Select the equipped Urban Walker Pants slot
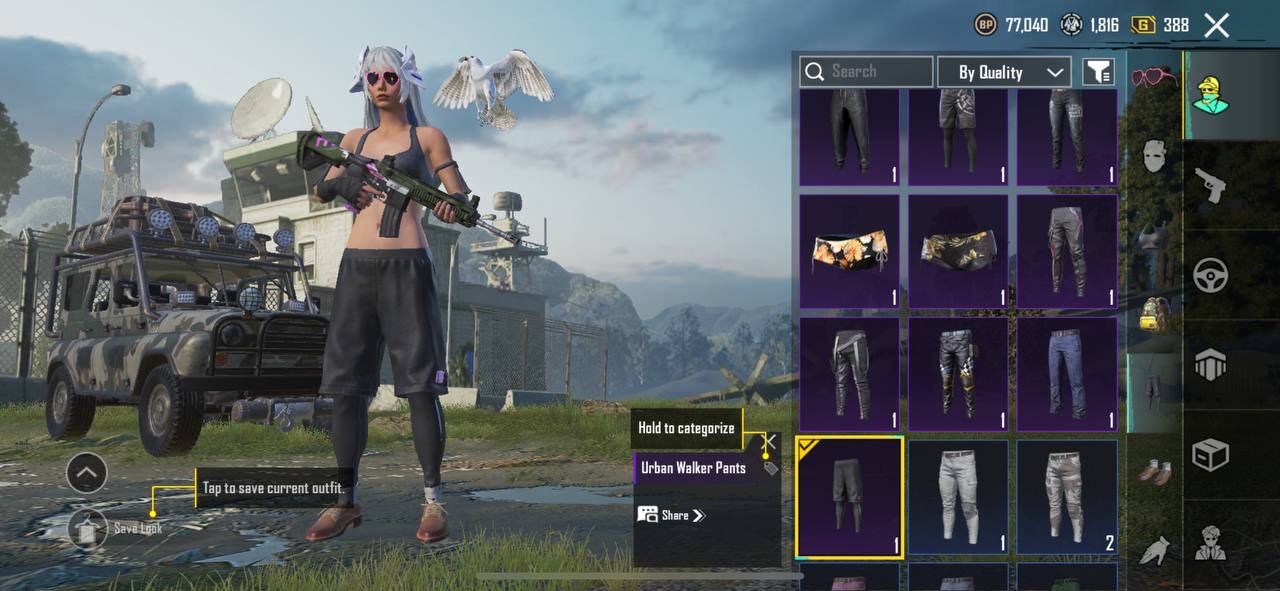1280x591 pixels. pyautogui.click(x=849, y=497)
